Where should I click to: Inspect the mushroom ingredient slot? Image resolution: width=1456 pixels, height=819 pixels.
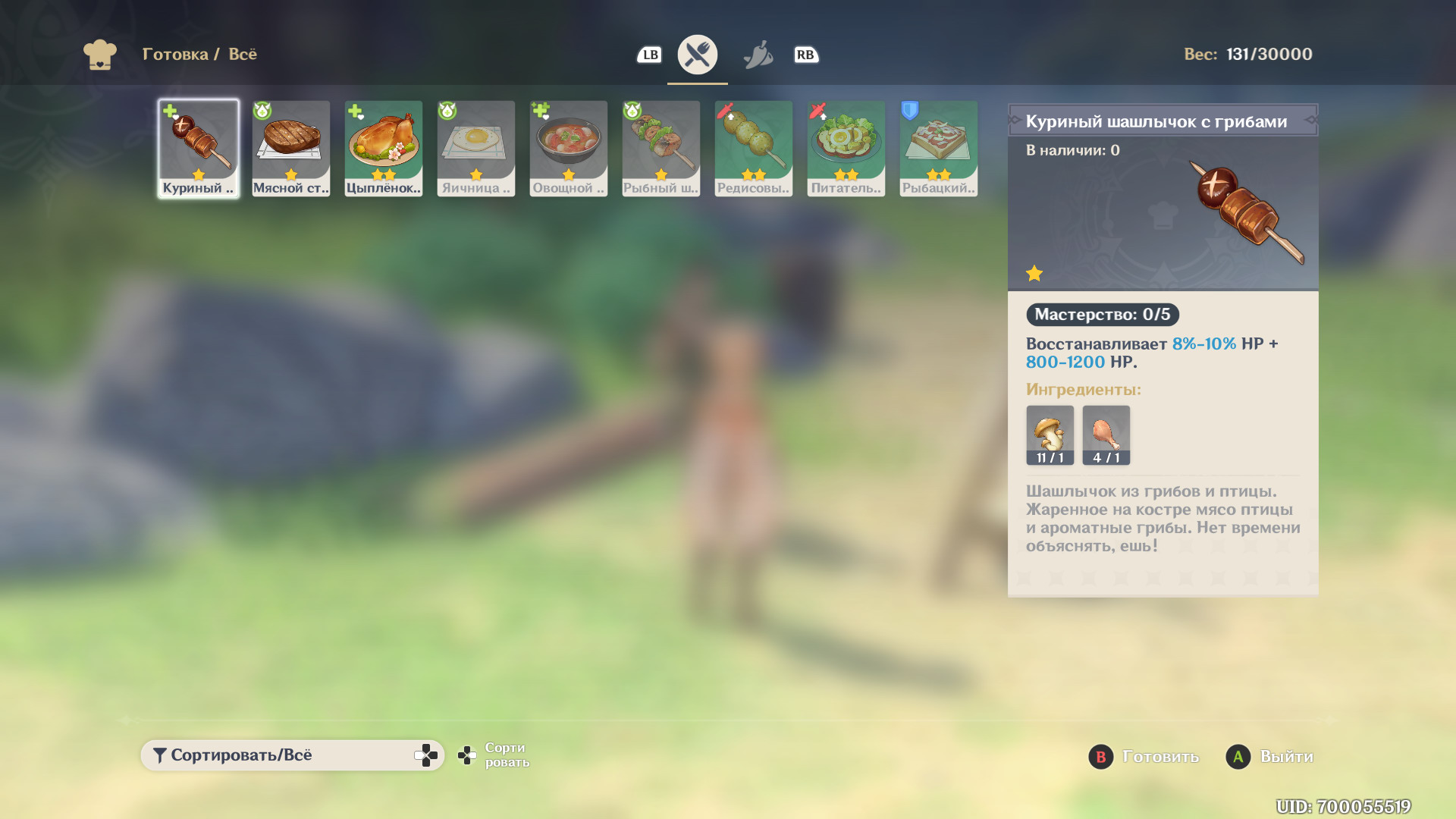coord(1050,435)
